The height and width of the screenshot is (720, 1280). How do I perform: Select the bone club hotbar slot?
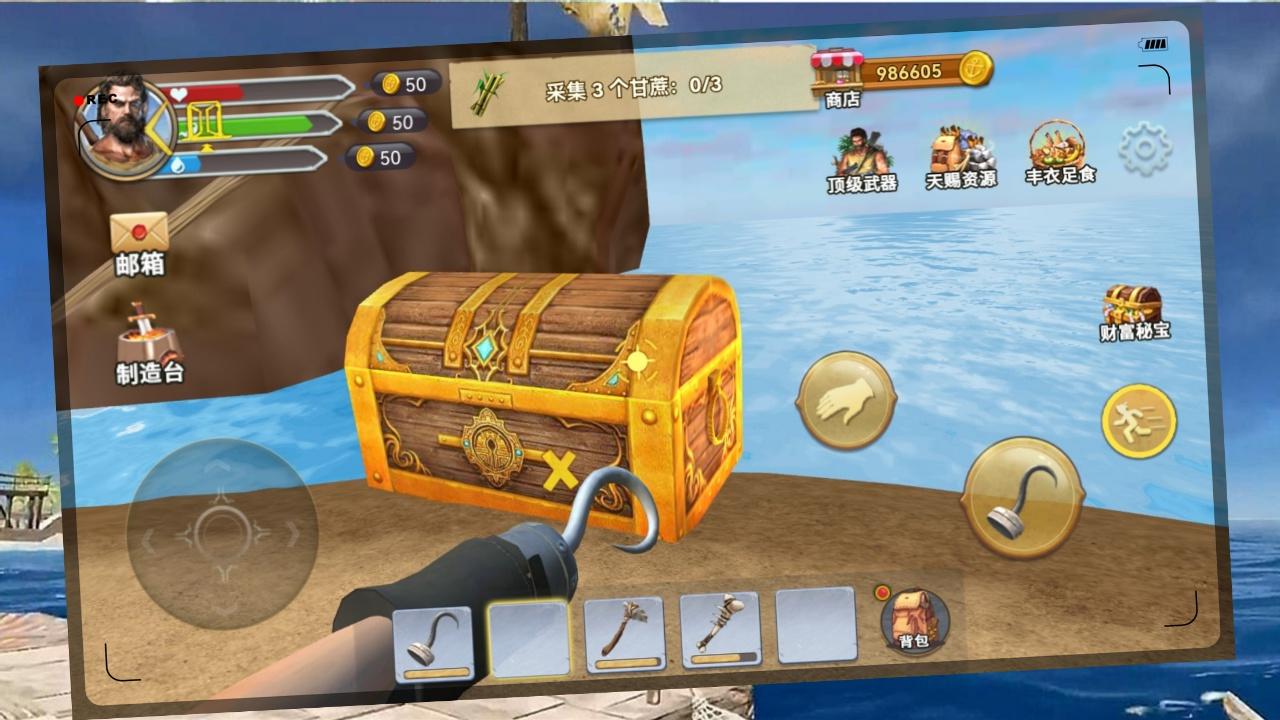point(720,629)
